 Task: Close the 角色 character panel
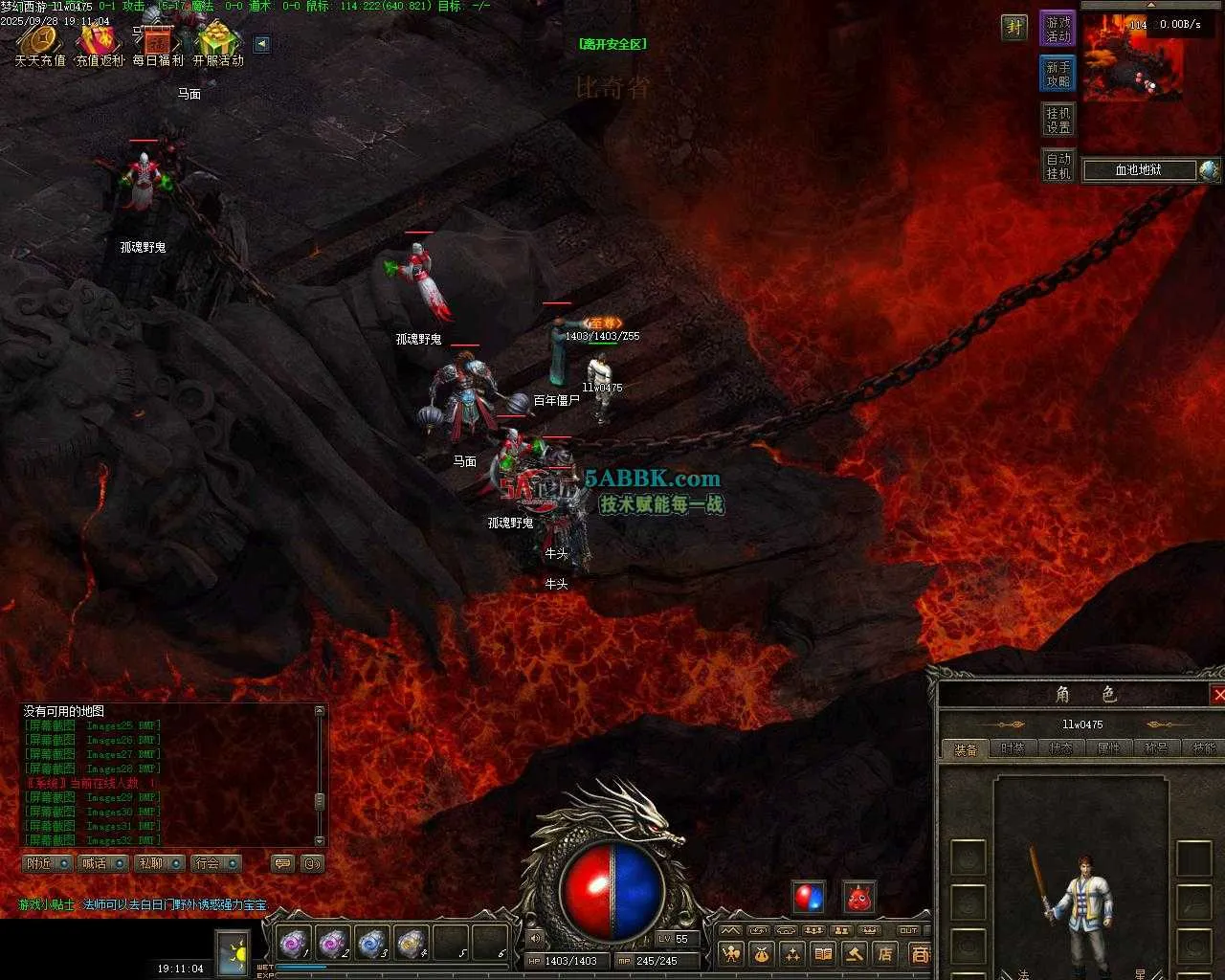pyautogui.click(x=1218, y=695)
